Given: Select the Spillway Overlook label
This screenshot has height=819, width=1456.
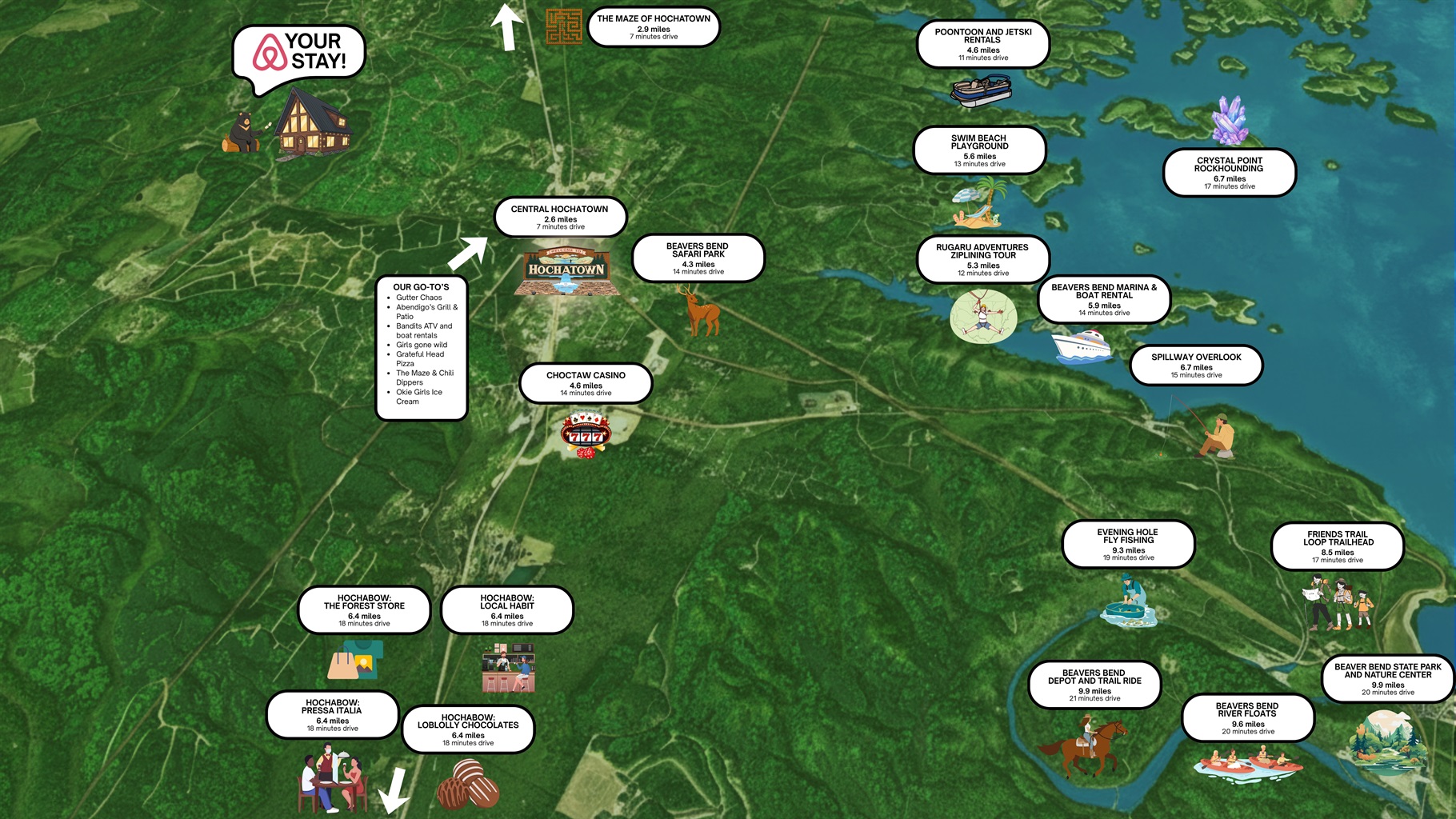Looking at the screenshot, I should [1196, 365].
